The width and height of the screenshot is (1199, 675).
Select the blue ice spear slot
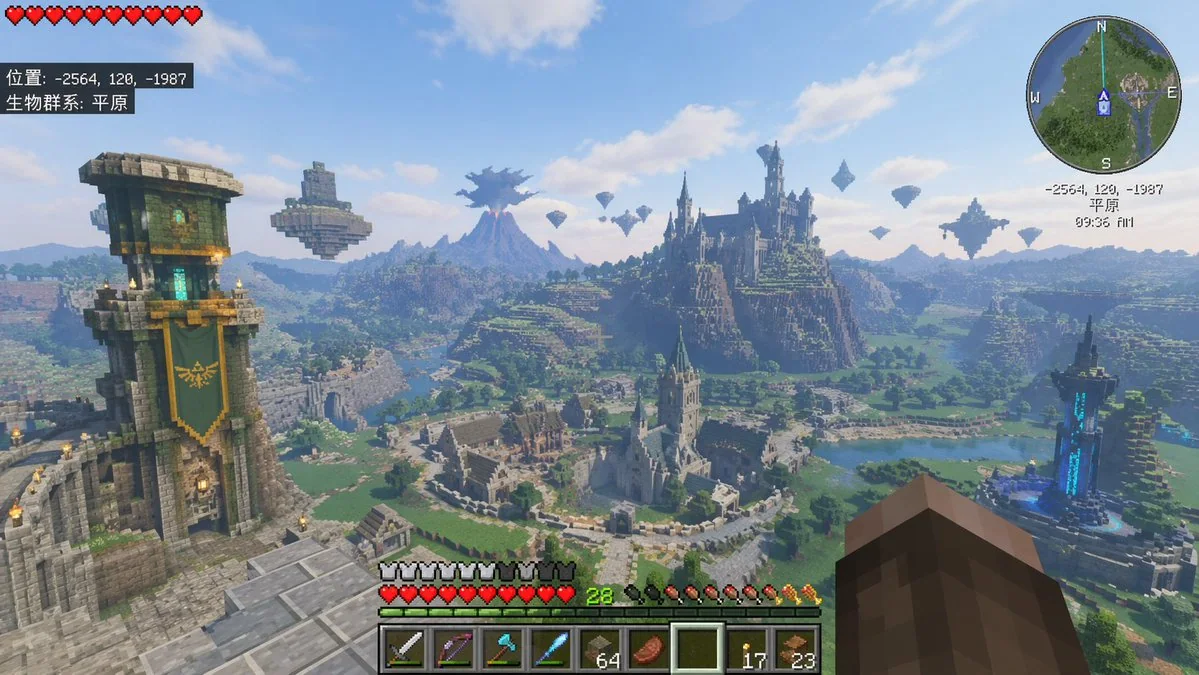(x=550, y=648)
